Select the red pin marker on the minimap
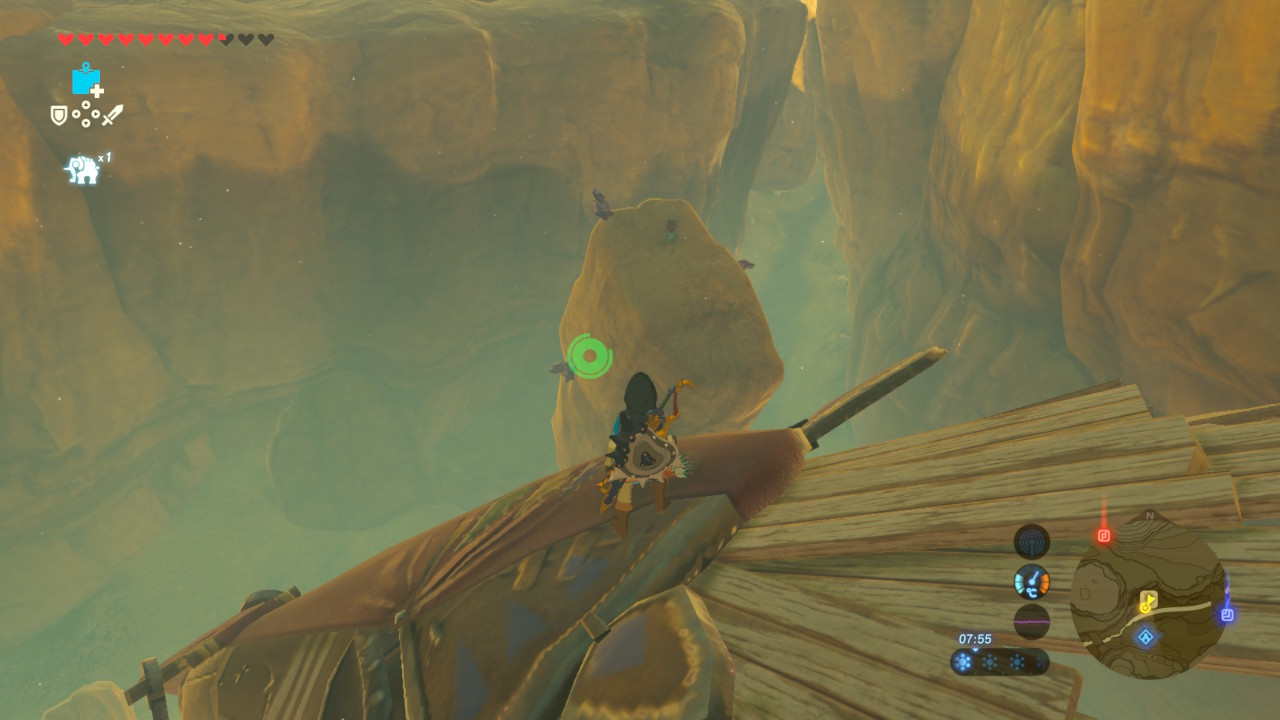This screenshot has height=720, width=1280. coord(1104,536)
